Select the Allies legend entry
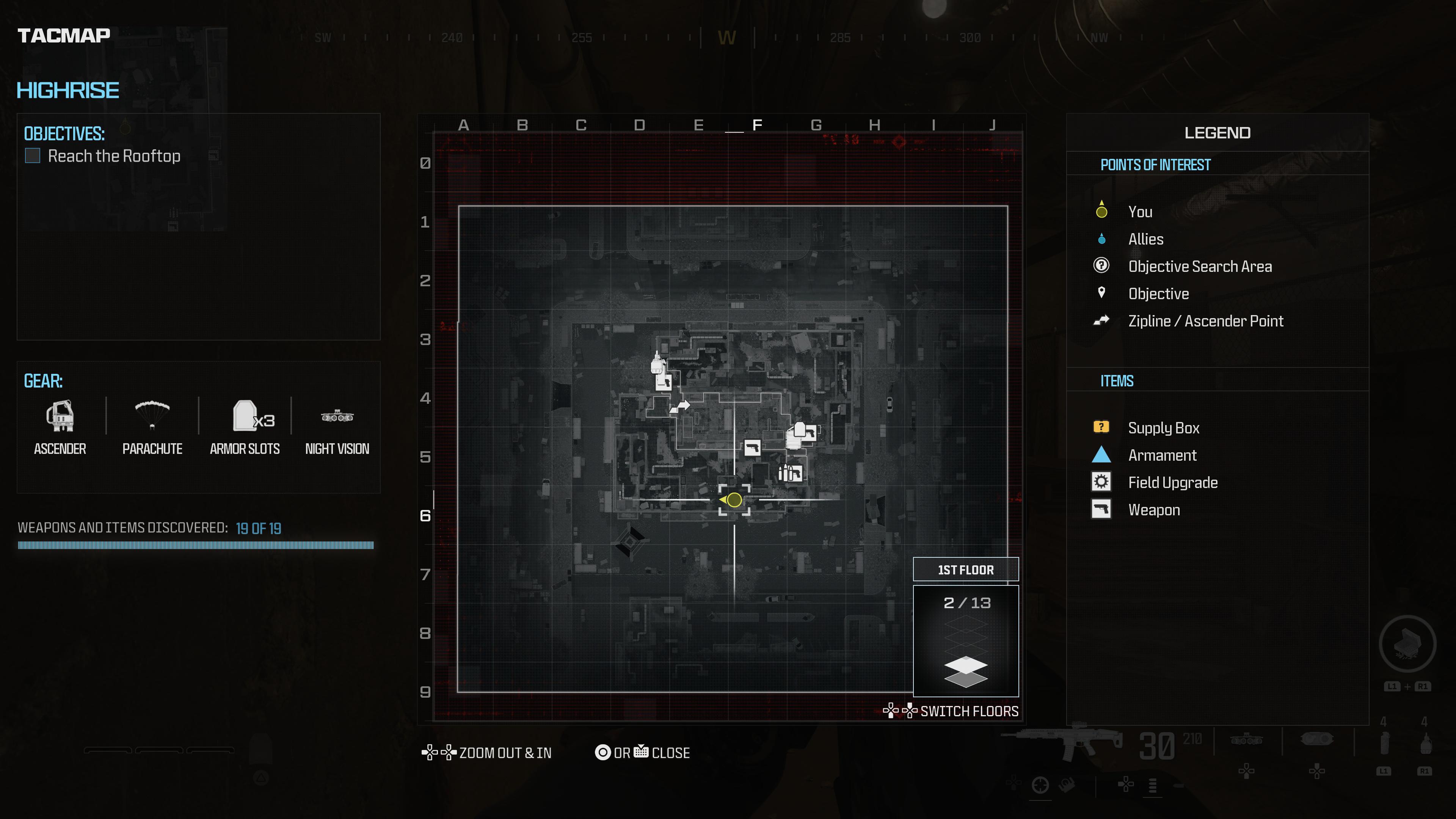This screenshot has height=819, width=1456. tap(1146, 239)
